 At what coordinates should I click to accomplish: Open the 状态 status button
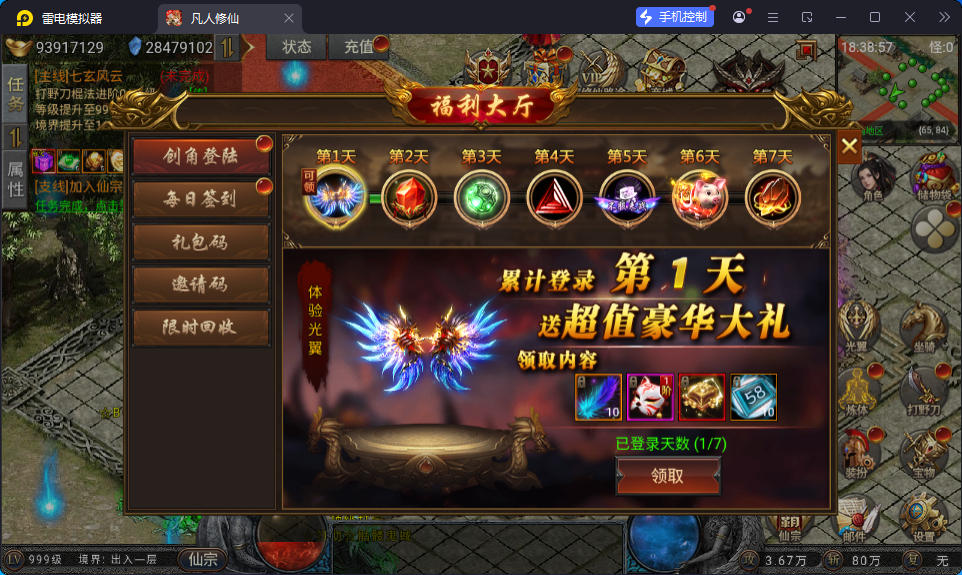pos(297,47)
